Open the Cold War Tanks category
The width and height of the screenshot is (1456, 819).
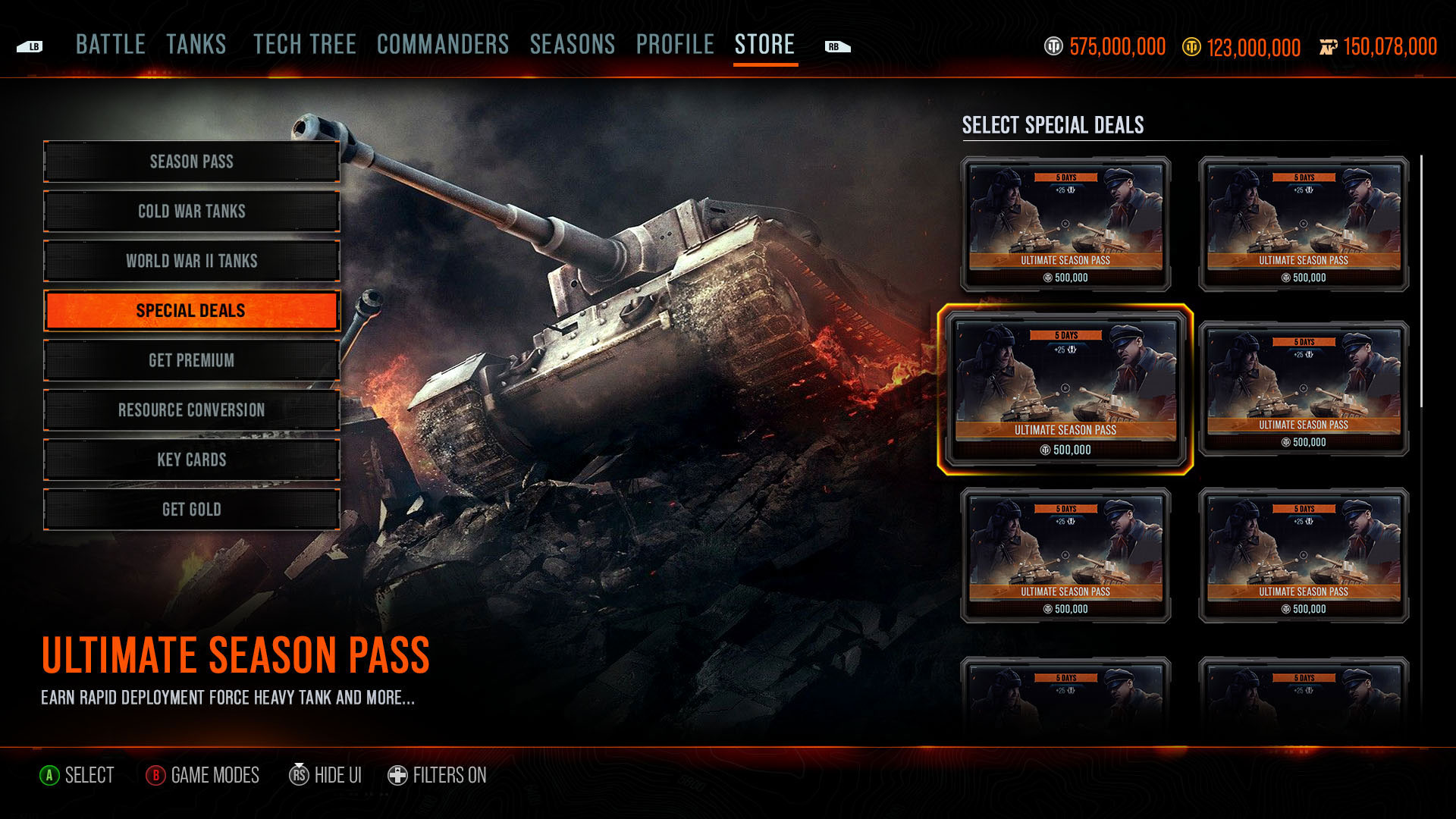192,212
